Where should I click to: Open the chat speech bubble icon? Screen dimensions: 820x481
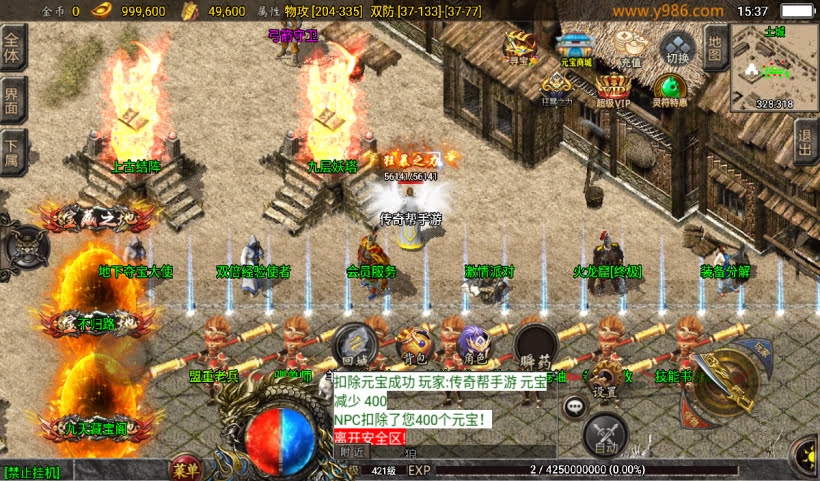tap(574, 406)
